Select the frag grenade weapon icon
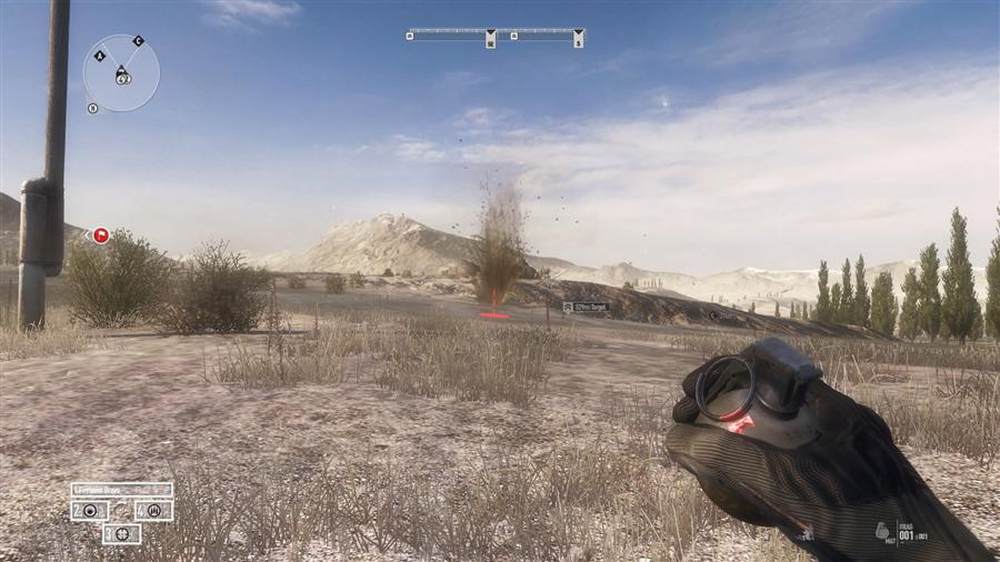Viewport: 1000px width, 562px height. click(x=883, y=531)
